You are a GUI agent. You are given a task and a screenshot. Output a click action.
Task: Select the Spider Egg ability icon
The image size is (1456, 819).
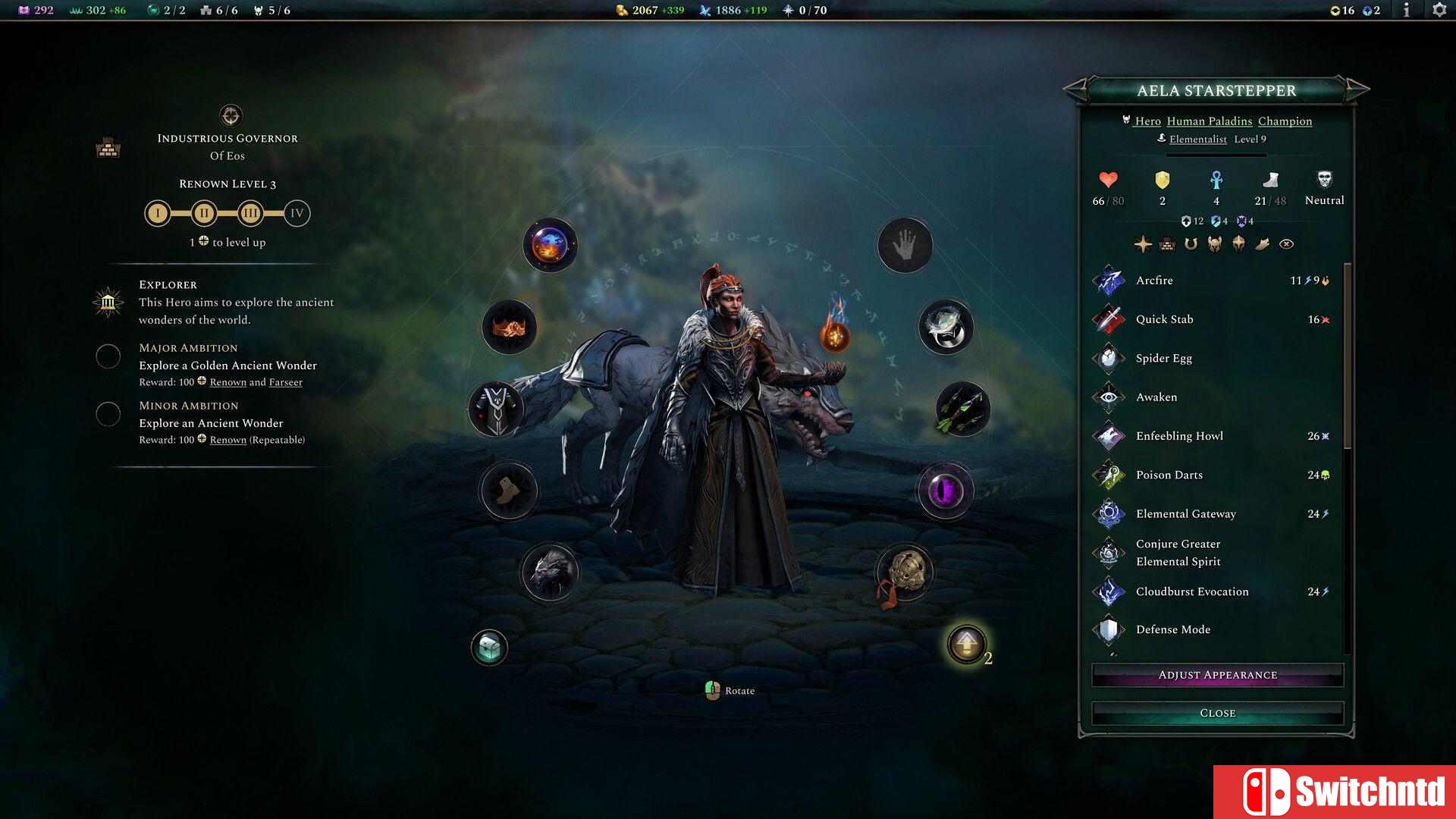pyautogui.click(x=1109, y=357)
